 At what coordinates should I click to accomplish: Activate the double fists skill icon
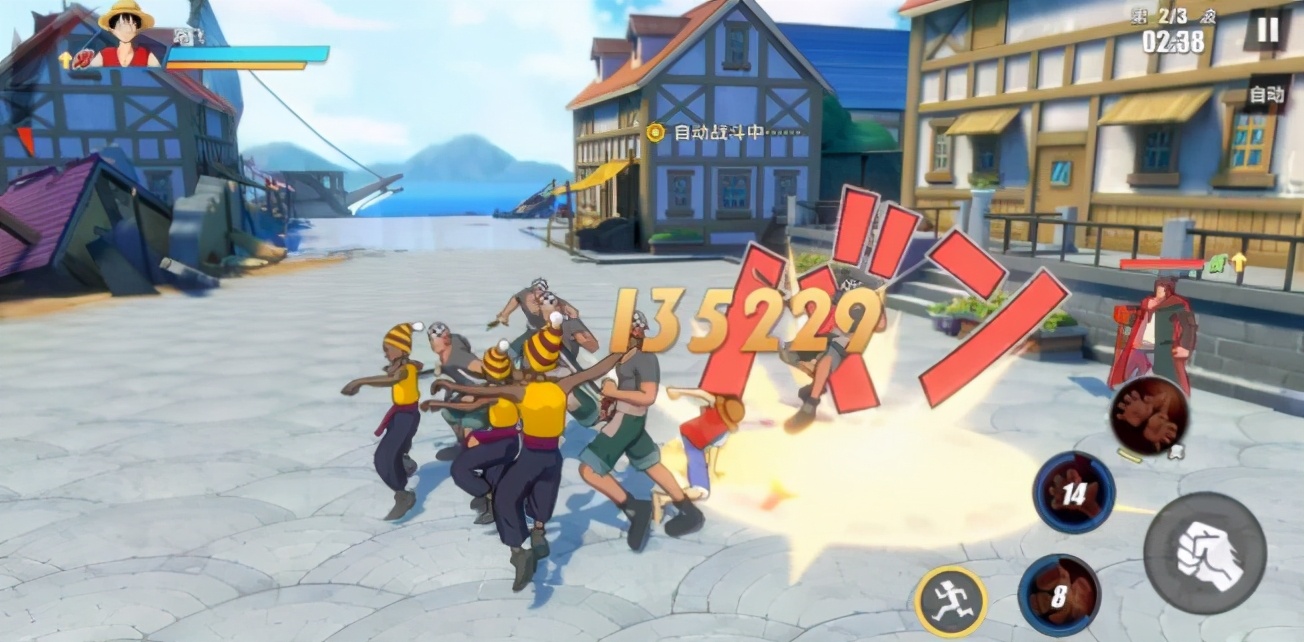pos(1148,416)
